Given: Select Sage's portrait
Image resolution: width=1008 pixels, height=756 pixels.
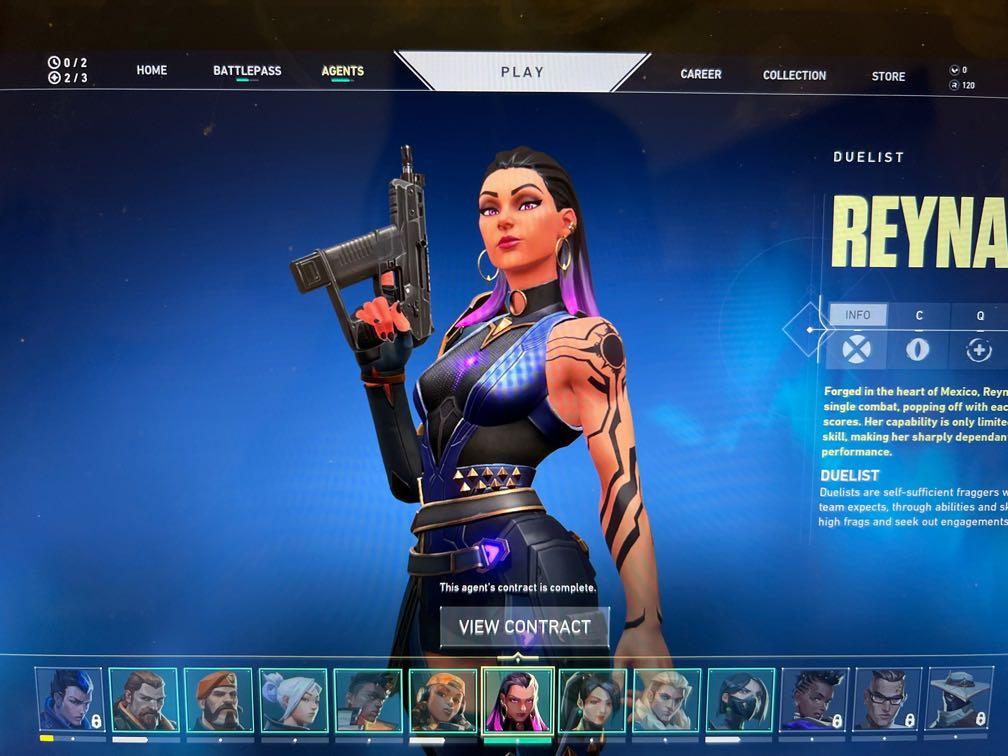Looking at the screenshot, I should [592, 700].
